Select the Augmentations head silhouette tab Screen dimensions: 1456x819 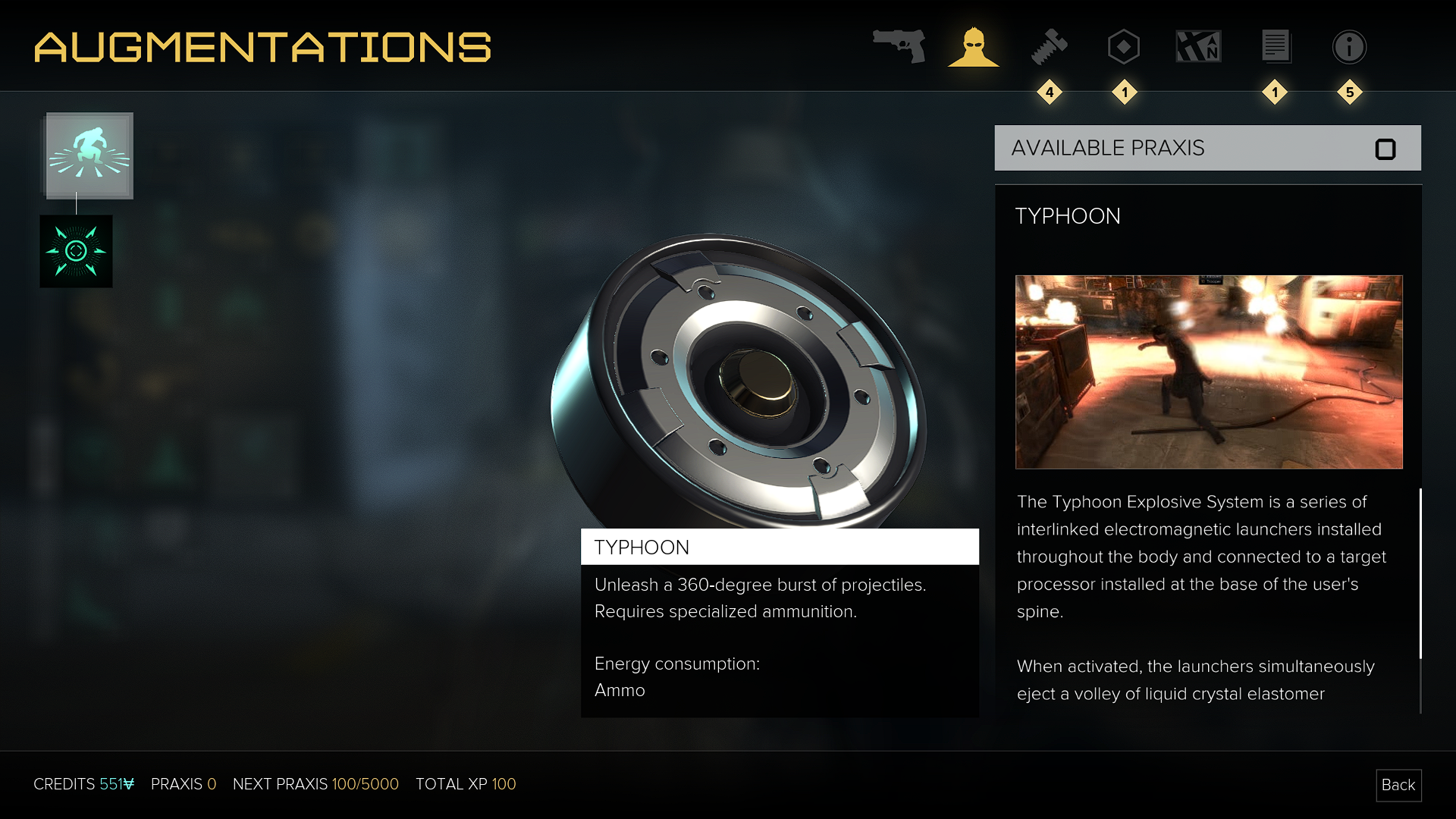974,47
